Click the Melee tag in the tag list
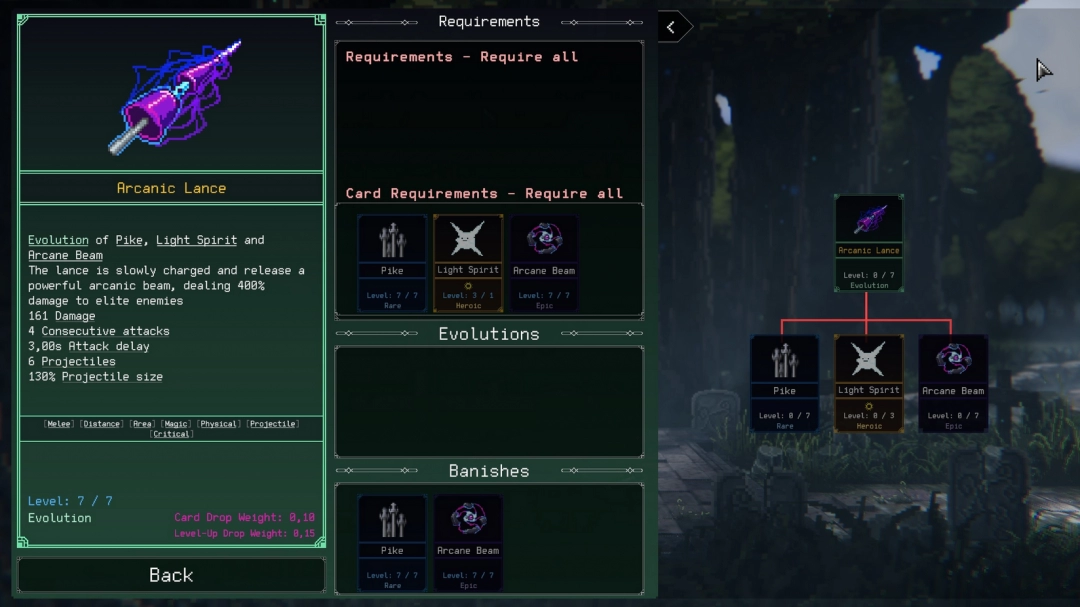The image size is (1080, 607). point(59,424)
